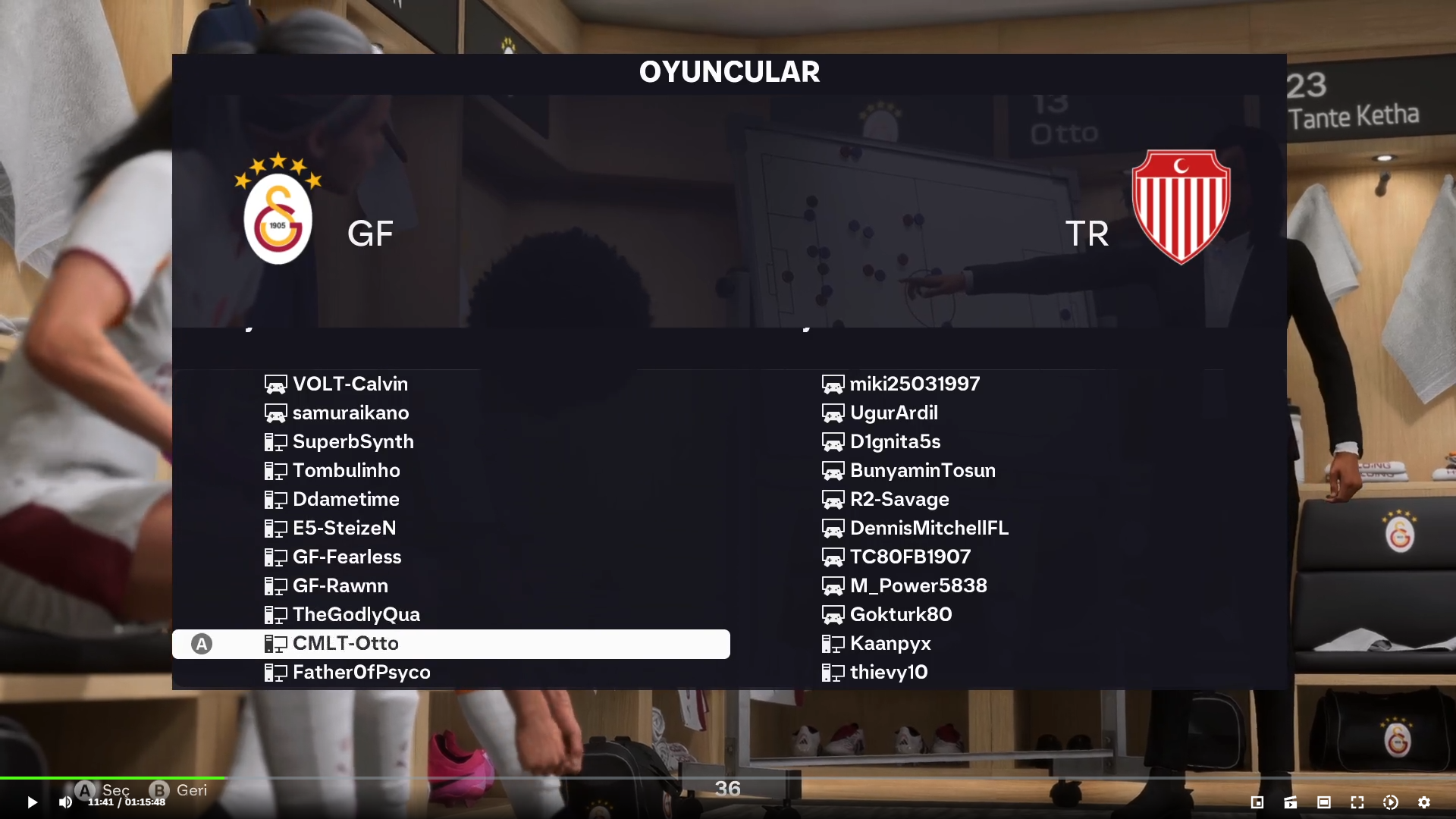Select player VOLT-Calvin in the list

point(350,384)
